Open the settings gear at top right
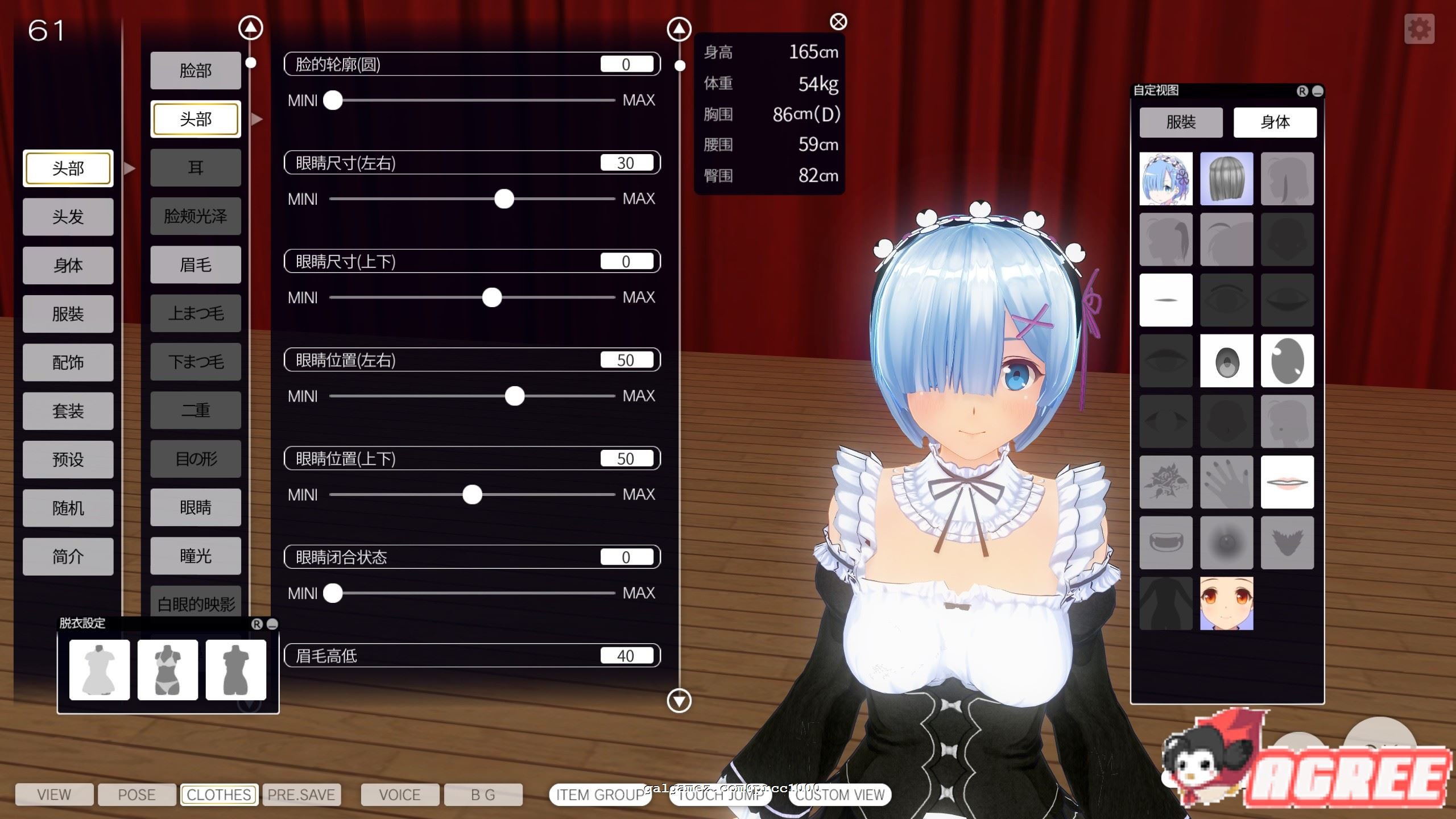The image size is (1456, 819). tap(1421, 28)
